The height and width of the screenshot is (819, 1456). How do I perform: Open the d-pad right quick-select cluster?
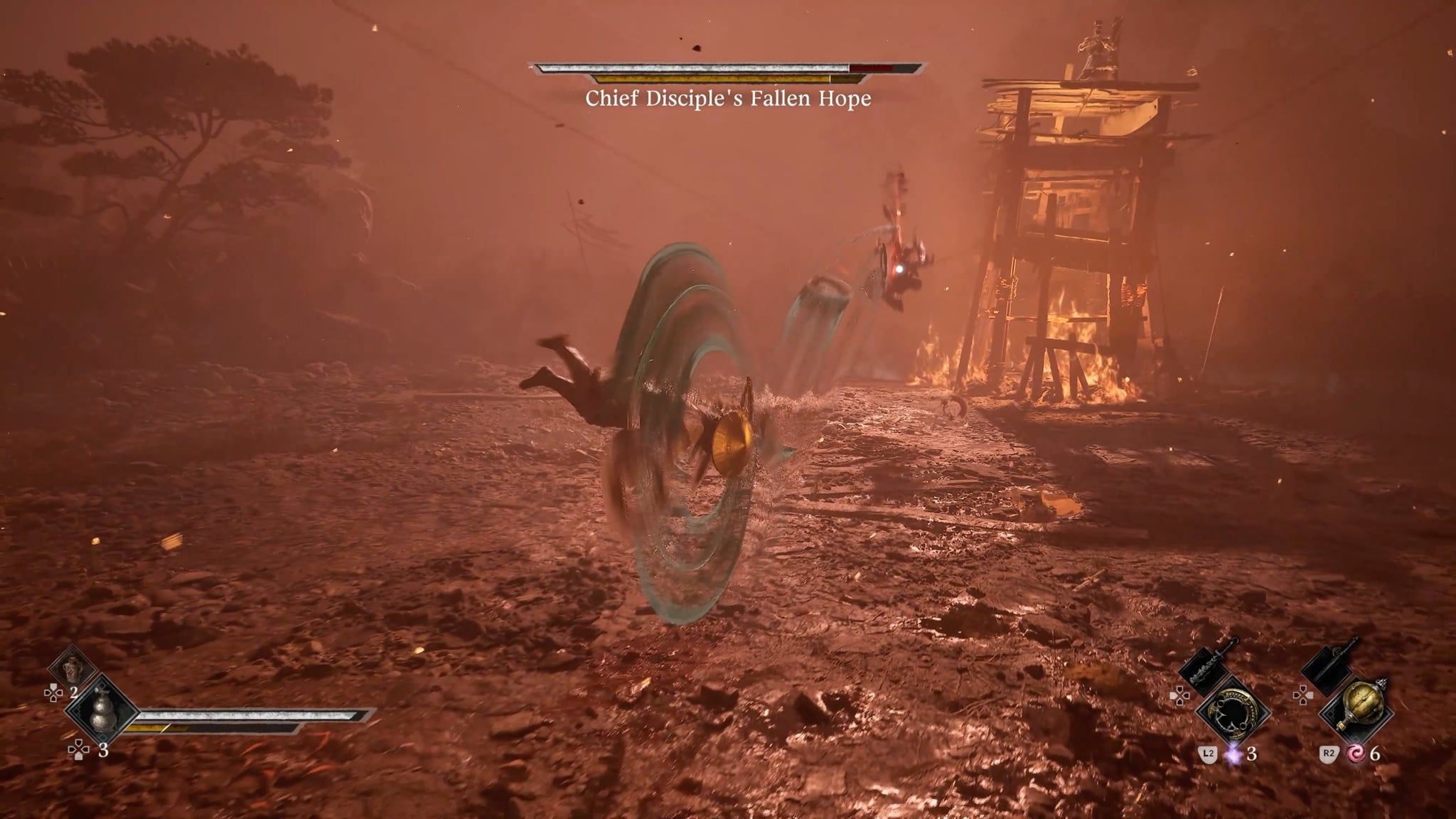click(1304, 695)
